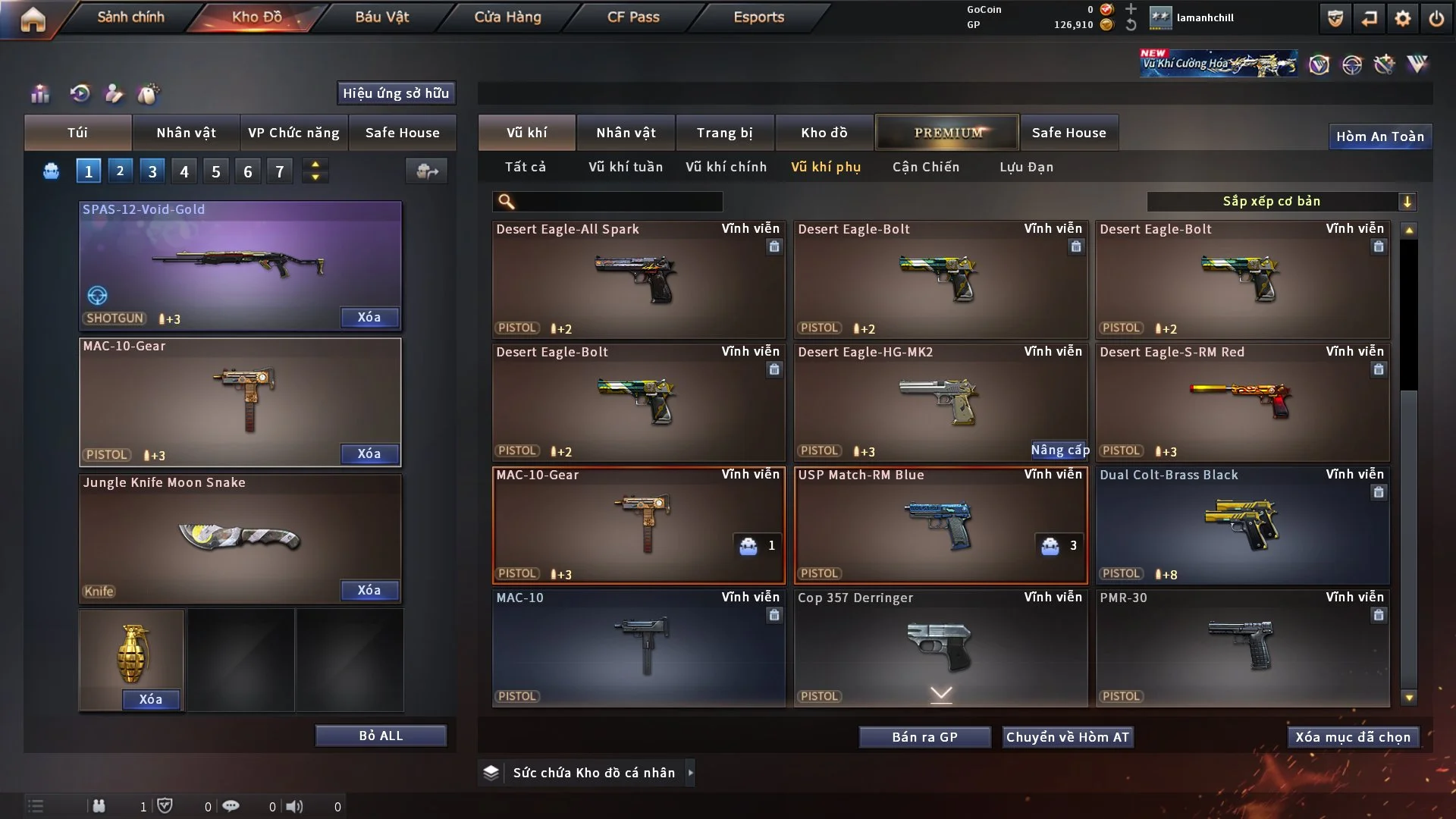Viewport: 1456px width, 819px height.
Task: Open the Cửa Hàng shop menu
Action: (507, 17)
